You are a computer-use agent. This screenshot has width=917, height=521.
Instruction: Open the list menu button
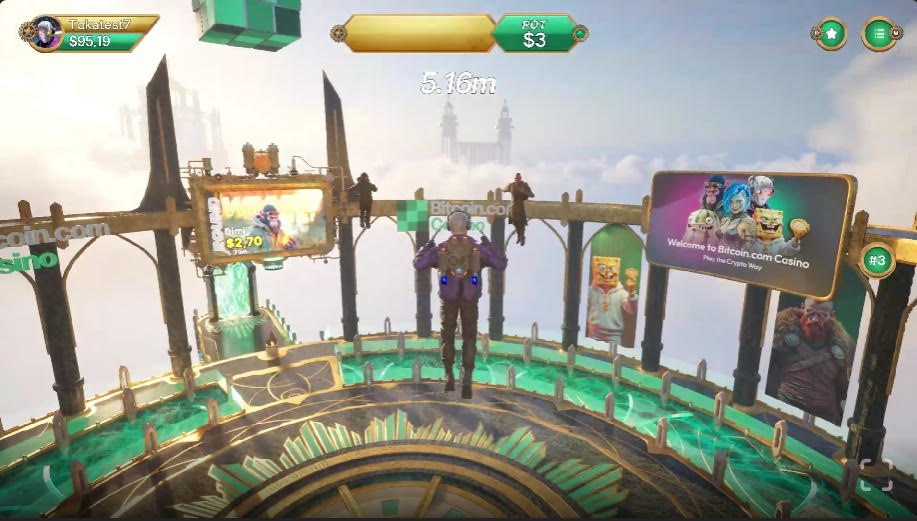879,34
